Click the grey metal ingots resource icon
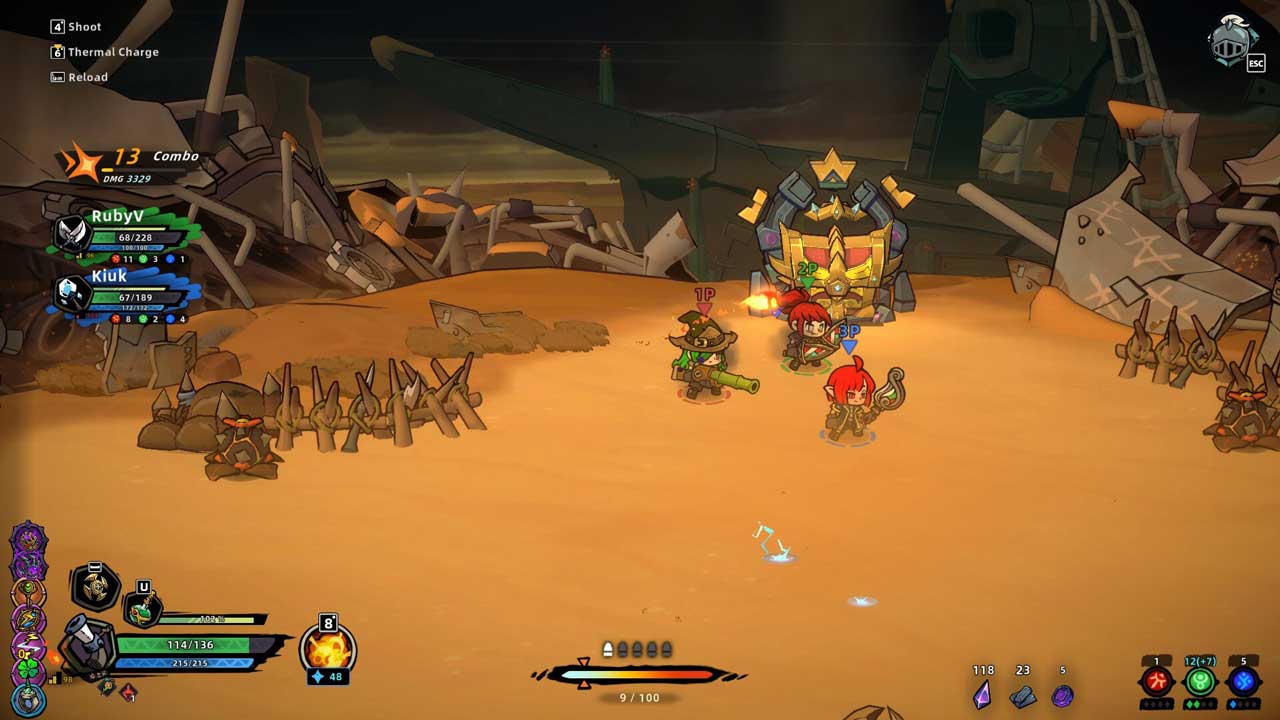This screenshot has width=1280, height=720. [1022, 695]
